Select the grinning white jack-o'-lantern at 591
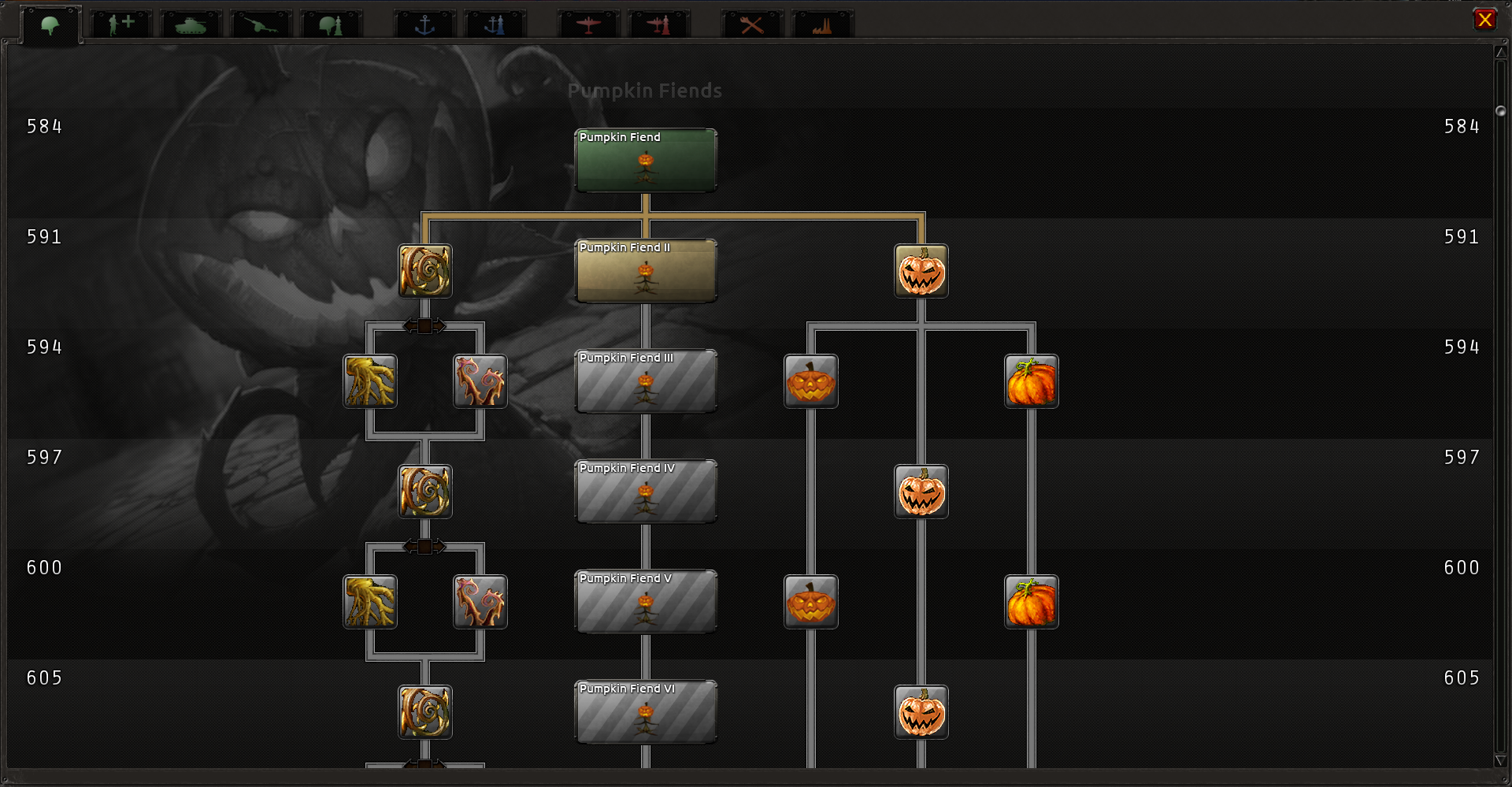Viewport: 1512px width, 787px height. (x=921, y=271)
